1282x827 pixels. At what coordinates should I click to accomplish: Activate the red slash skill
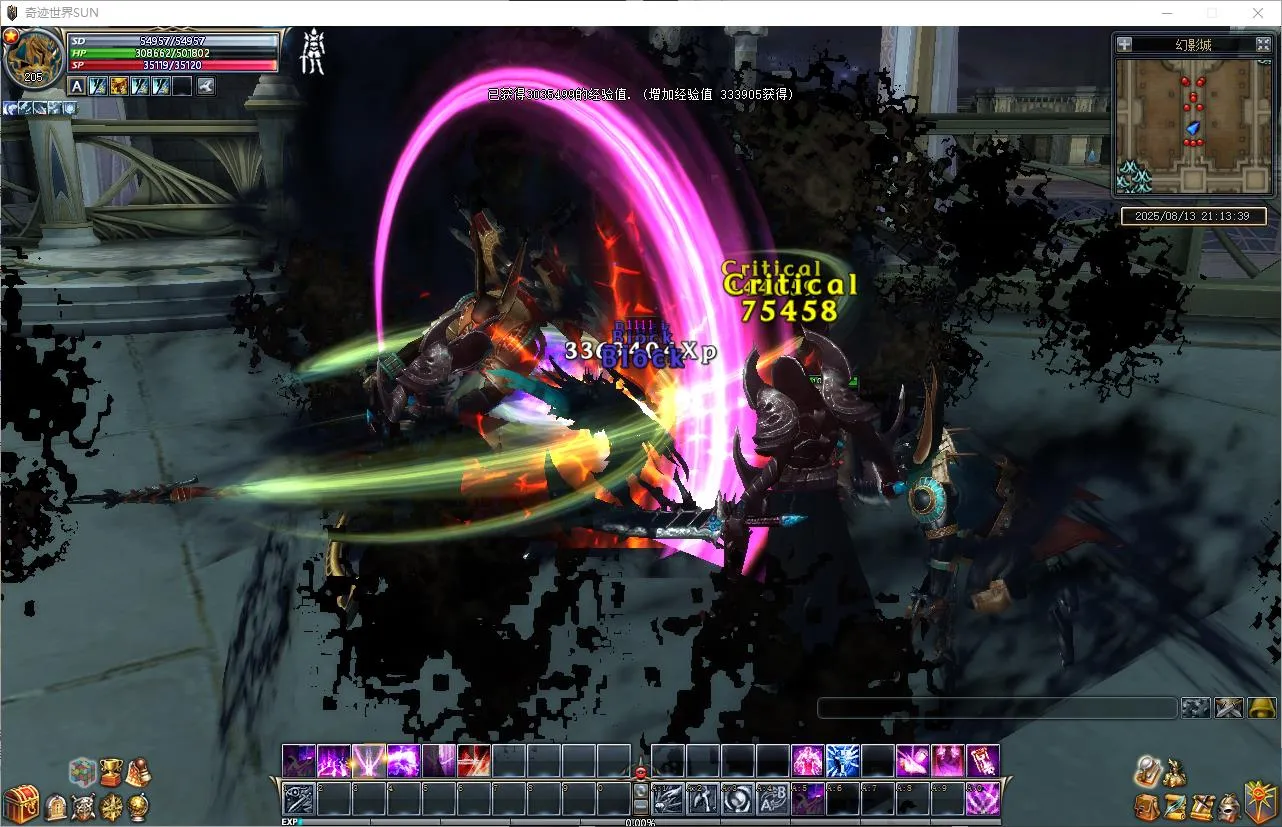474,761
